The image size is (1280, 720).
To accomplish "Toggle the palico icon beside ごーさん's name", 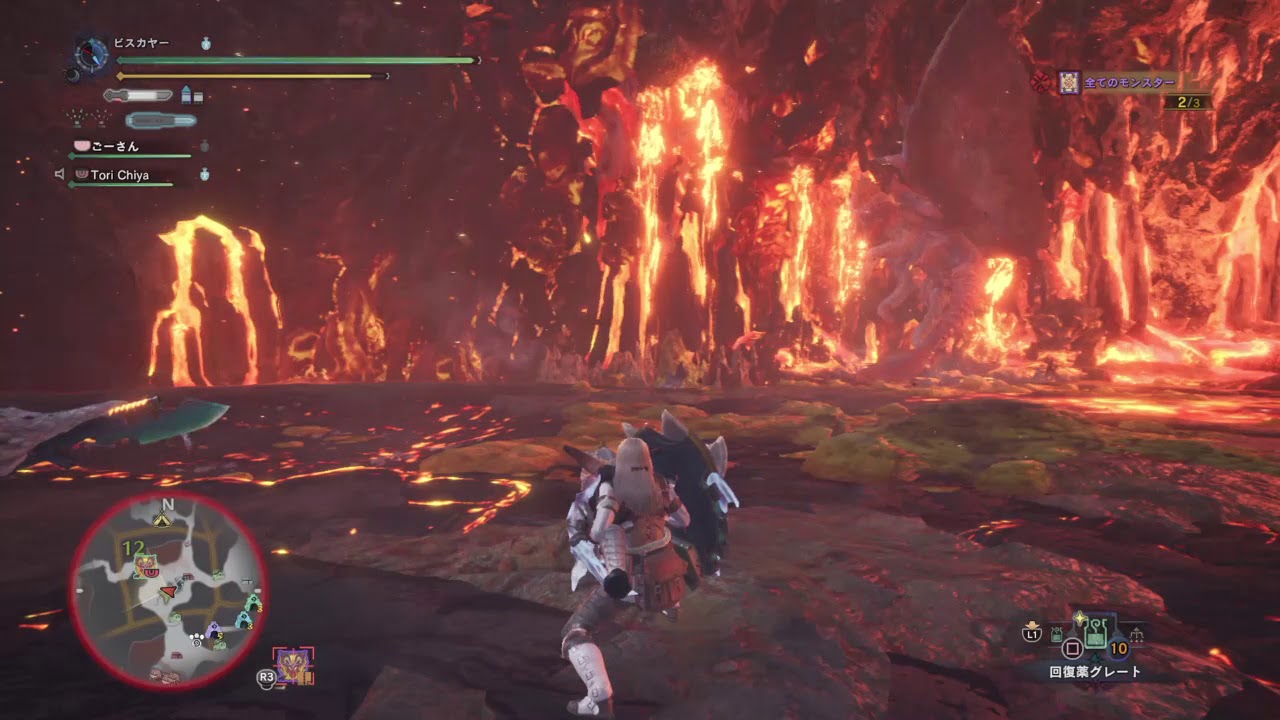I will point(81,145).
